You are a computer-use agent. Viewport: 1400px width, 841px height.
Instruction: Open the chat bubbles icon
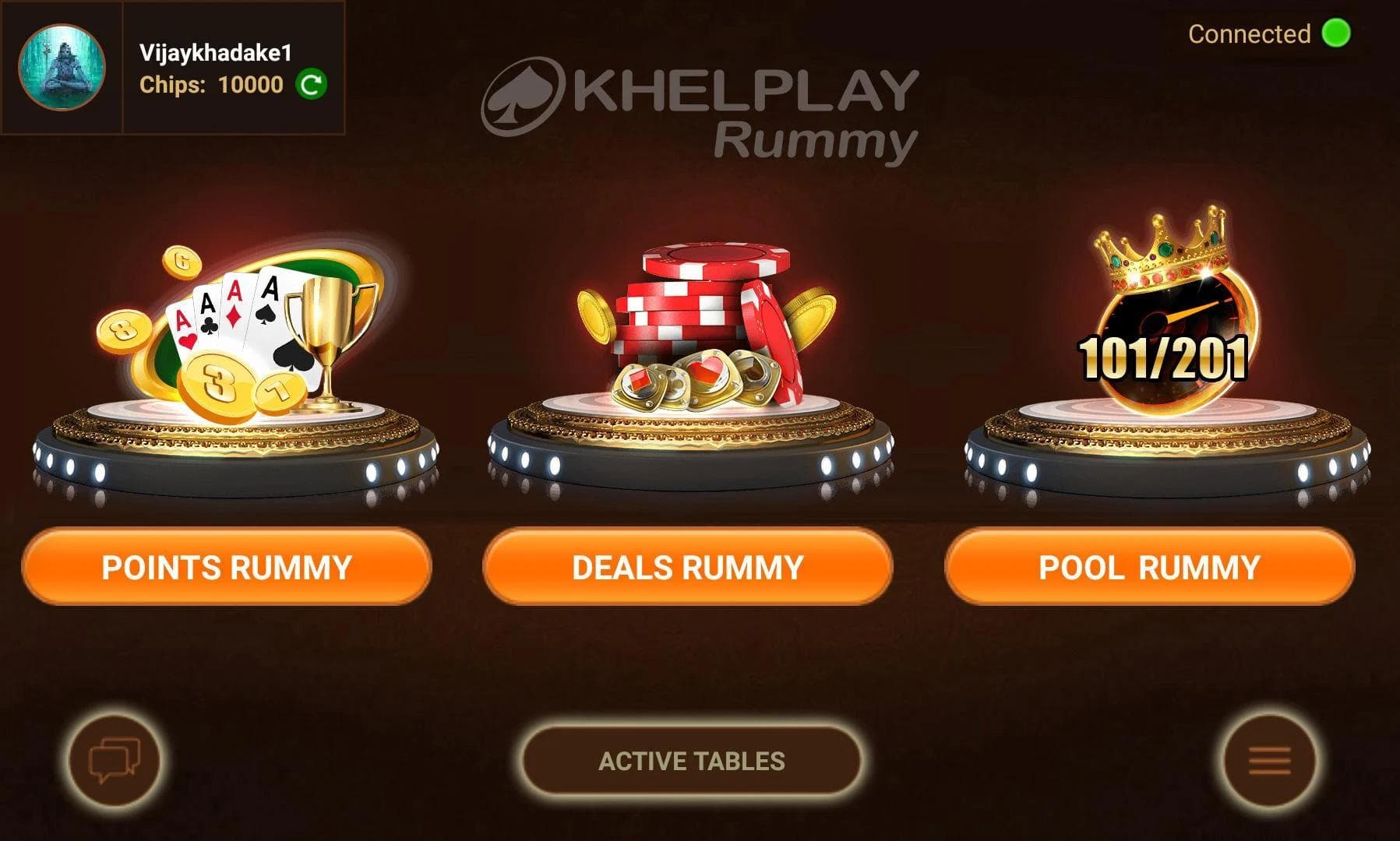pyautogui.click(x=115, y=760)
